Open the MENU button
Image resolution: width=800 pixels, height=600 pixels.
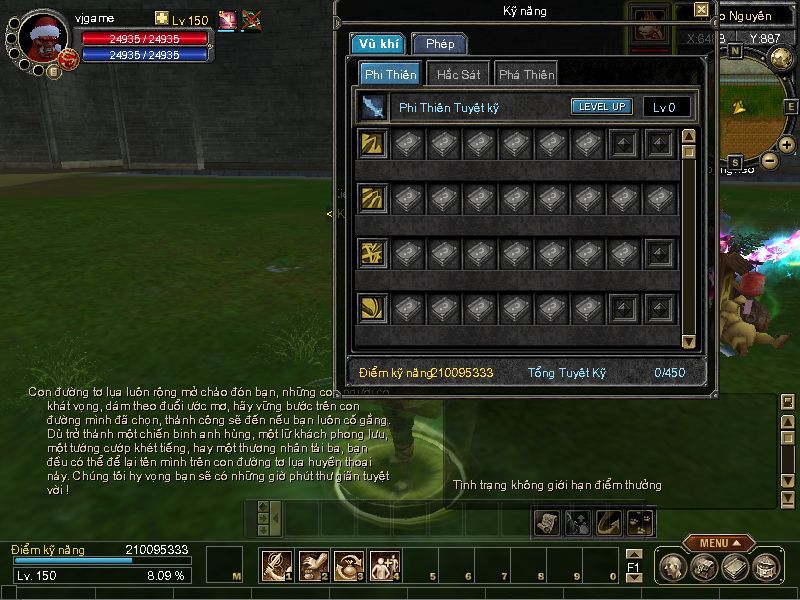[718, 543]
